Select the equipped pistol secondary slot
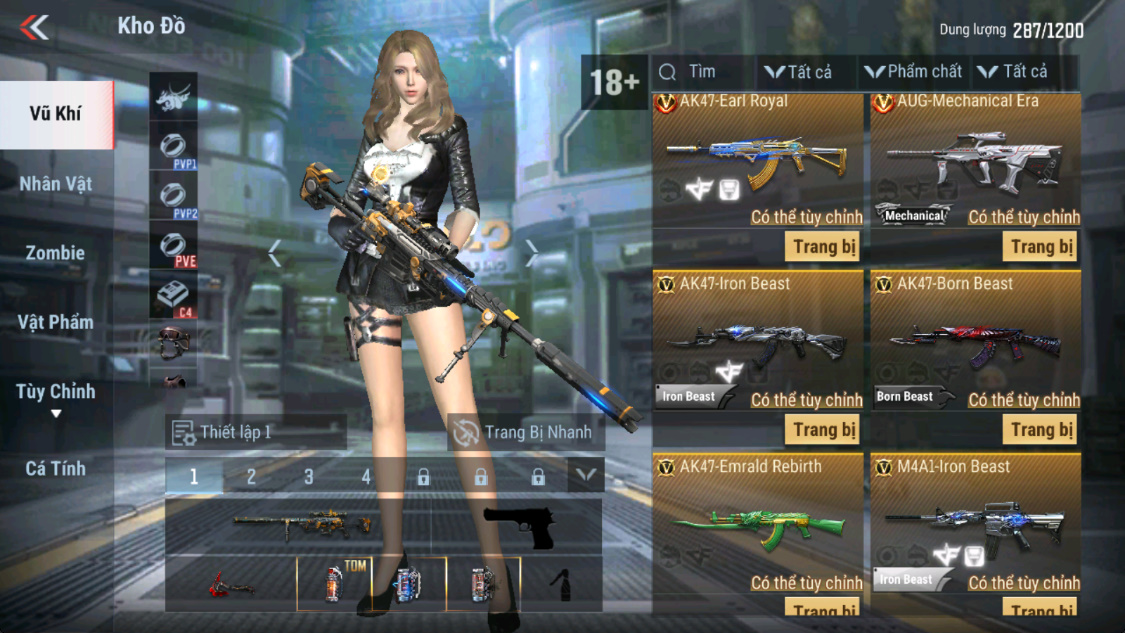 (x=518, y=527)
